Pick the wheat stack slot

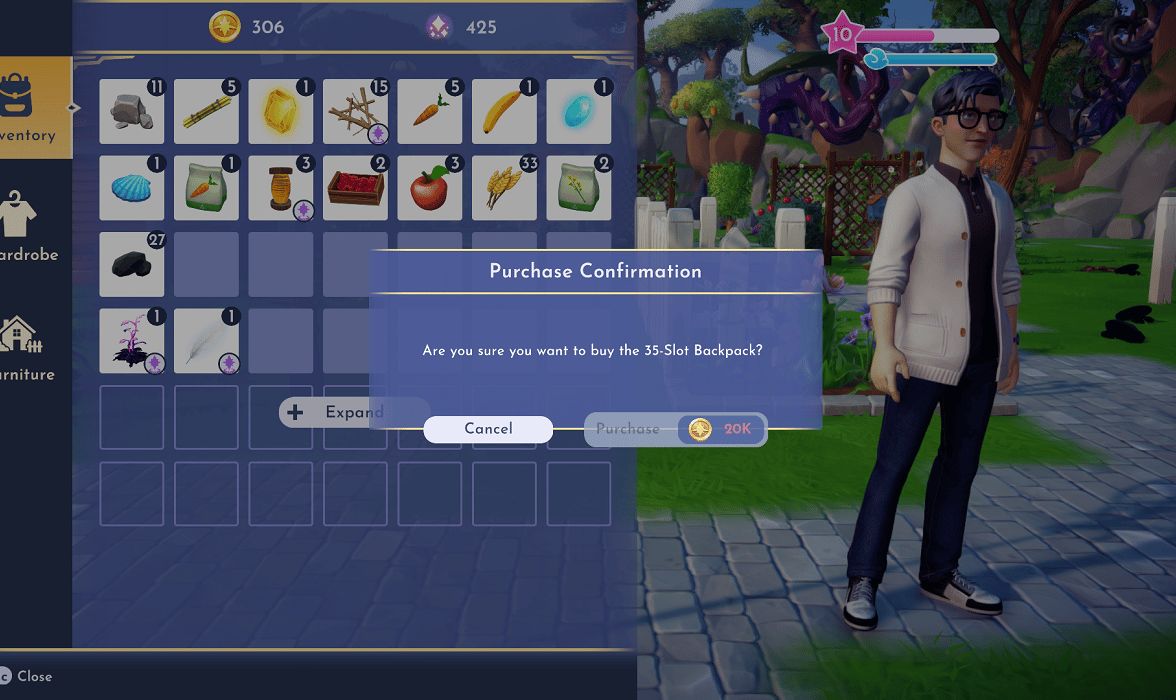(x=504, y=188)
